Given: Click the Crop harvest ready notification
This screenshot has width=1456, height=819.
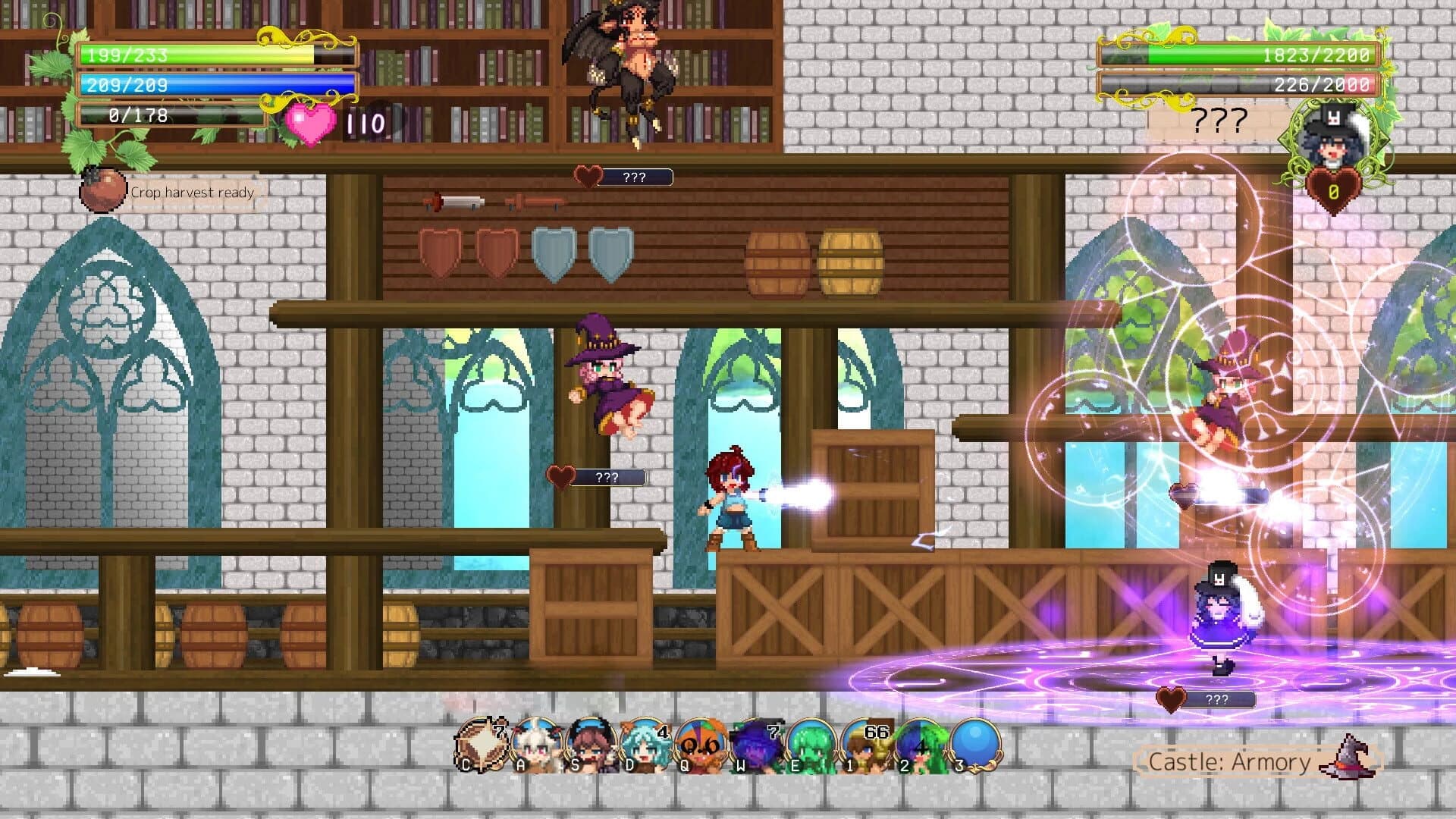Looking at the screenshot, I should coord(192,193).
